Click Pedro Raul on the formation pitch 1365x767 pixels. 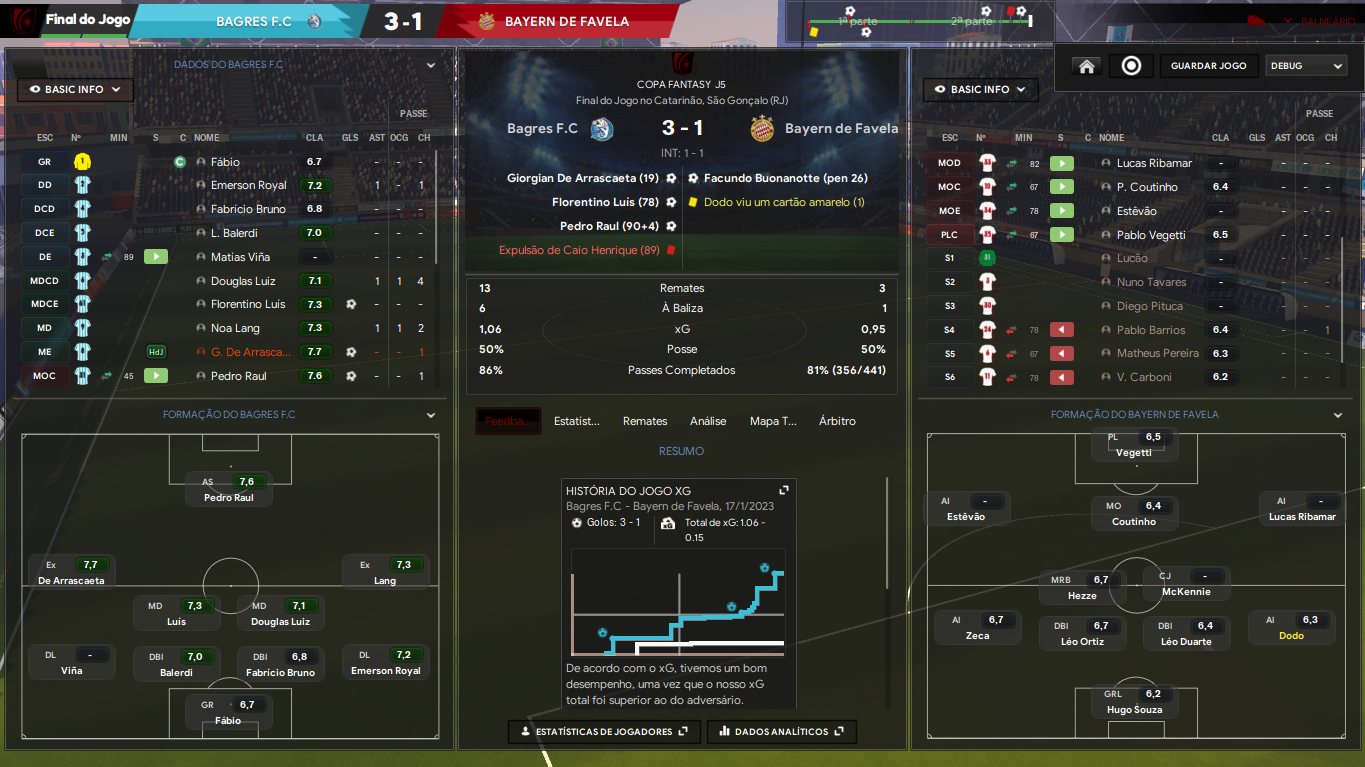[229, 489]
